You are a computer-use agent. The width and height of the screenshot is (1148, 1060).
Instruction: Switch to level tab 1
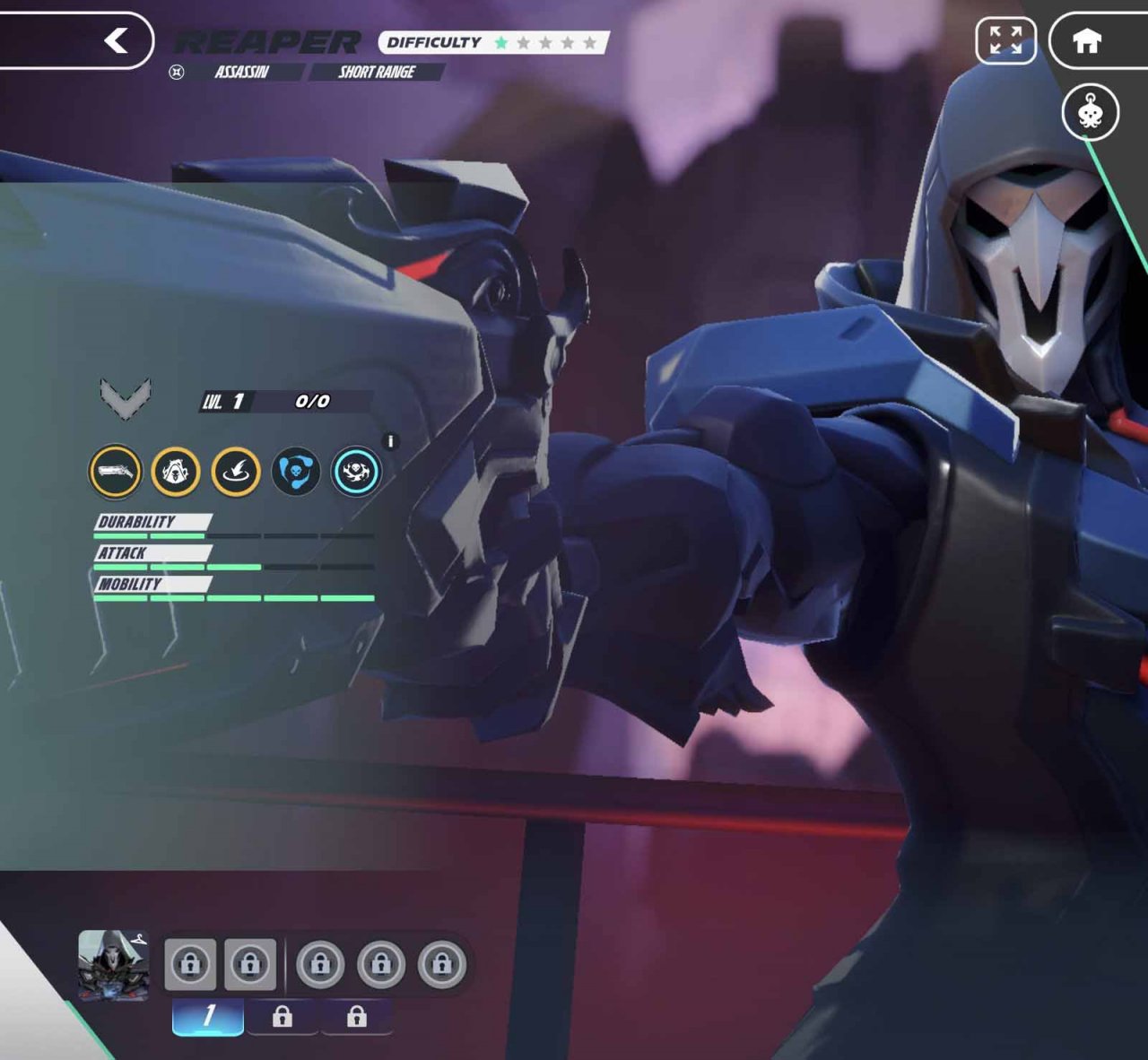click(x=206, y=1016)
